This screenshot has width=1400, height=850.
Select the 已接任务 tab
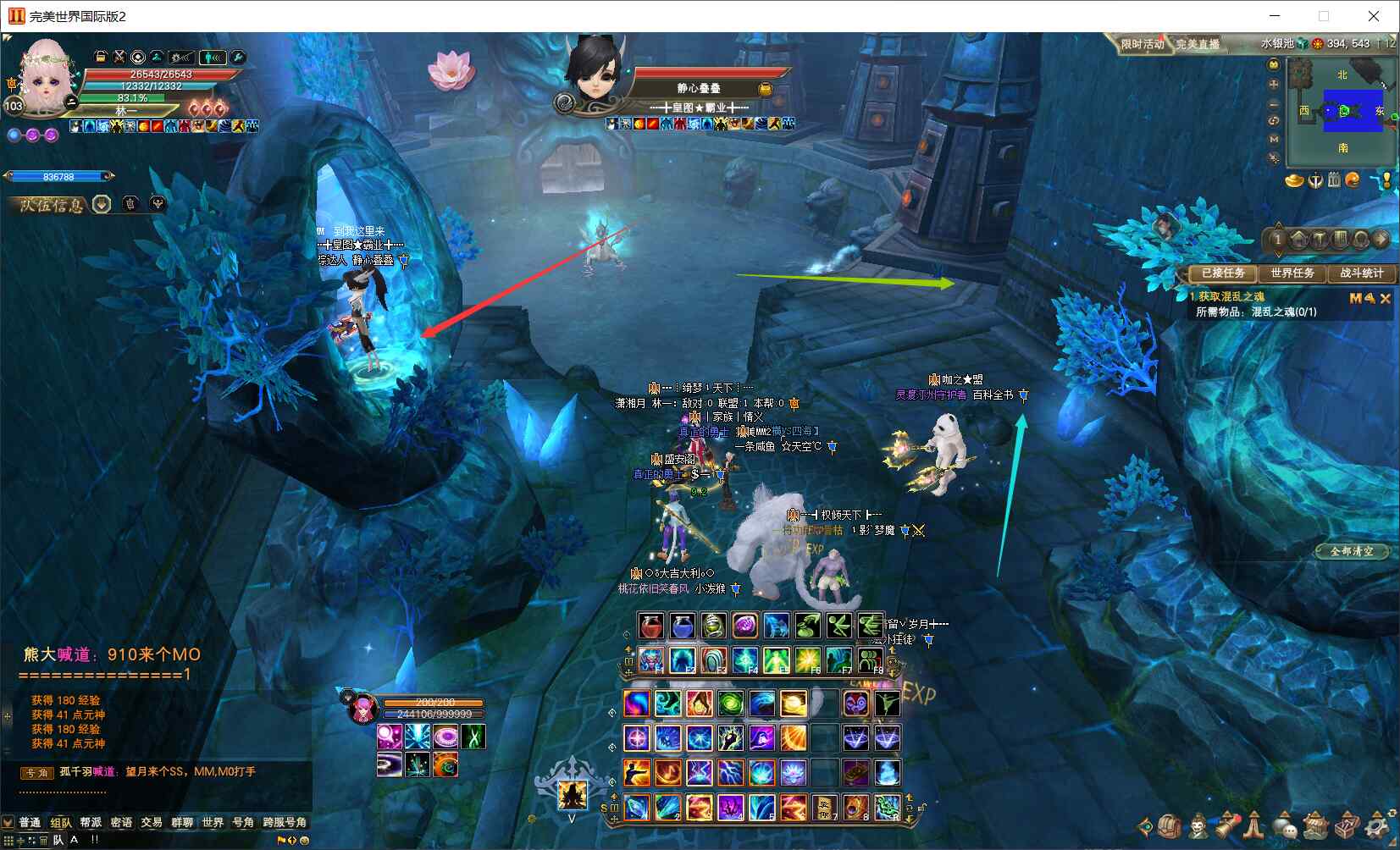coord(1222,273)
